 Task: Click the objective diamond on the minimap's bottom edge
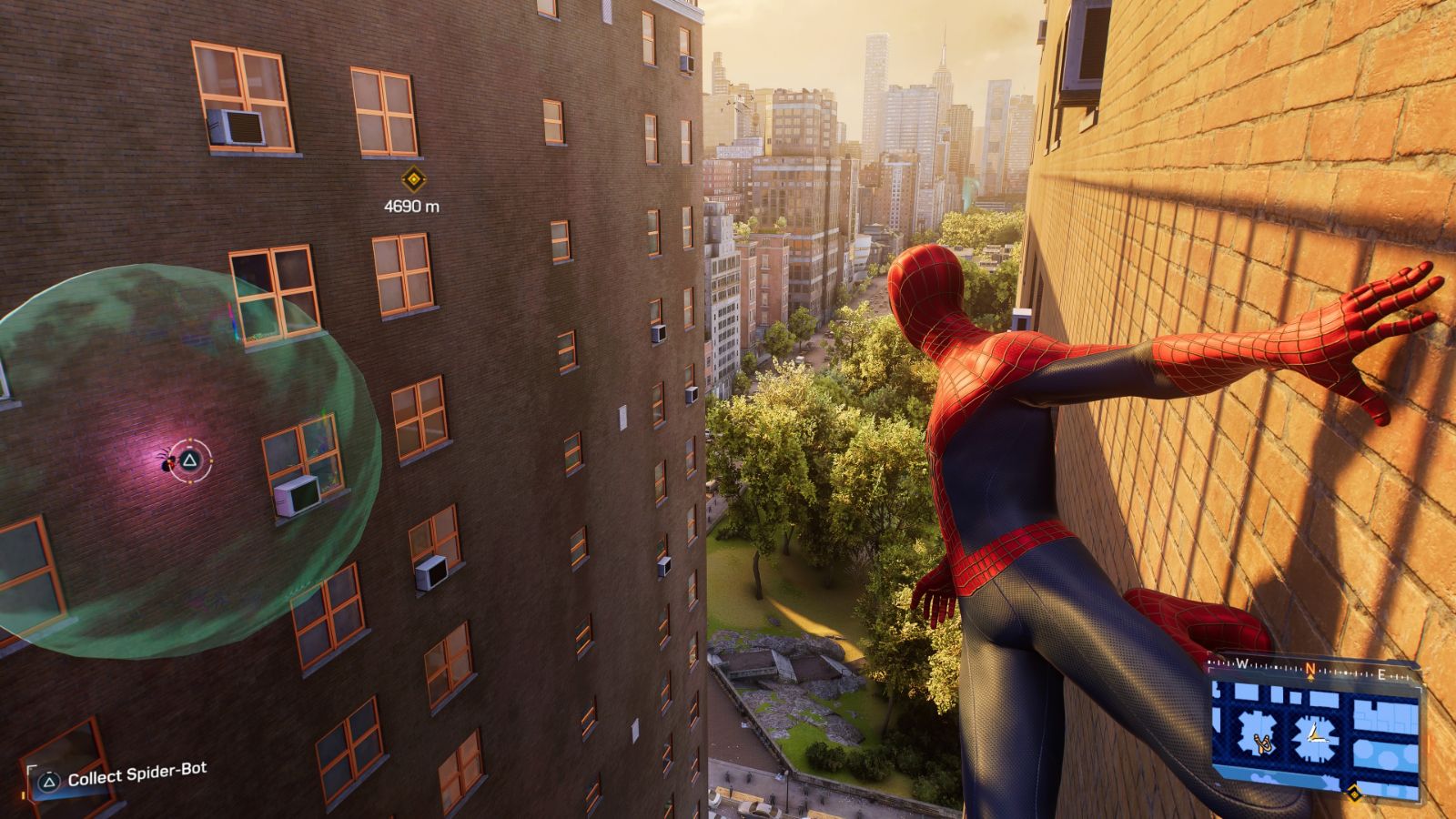pos(1353,793)
